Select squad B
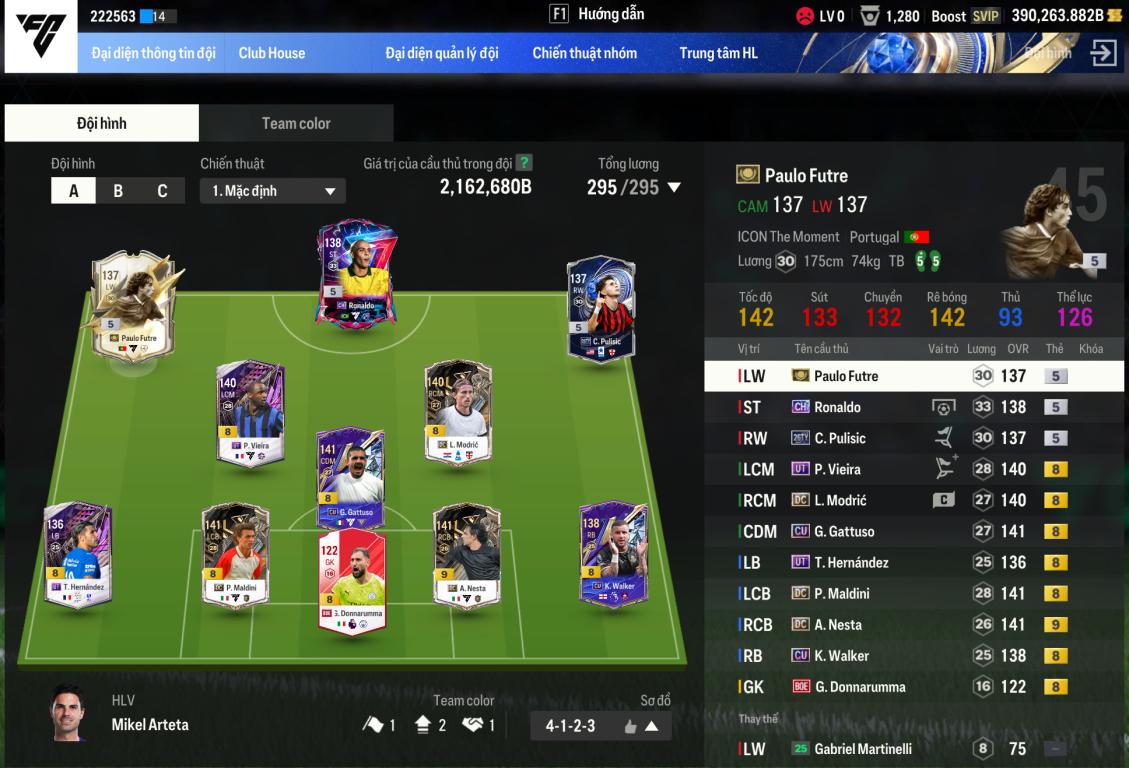This screenshot has height=768, width=1129. coord(118,190)
